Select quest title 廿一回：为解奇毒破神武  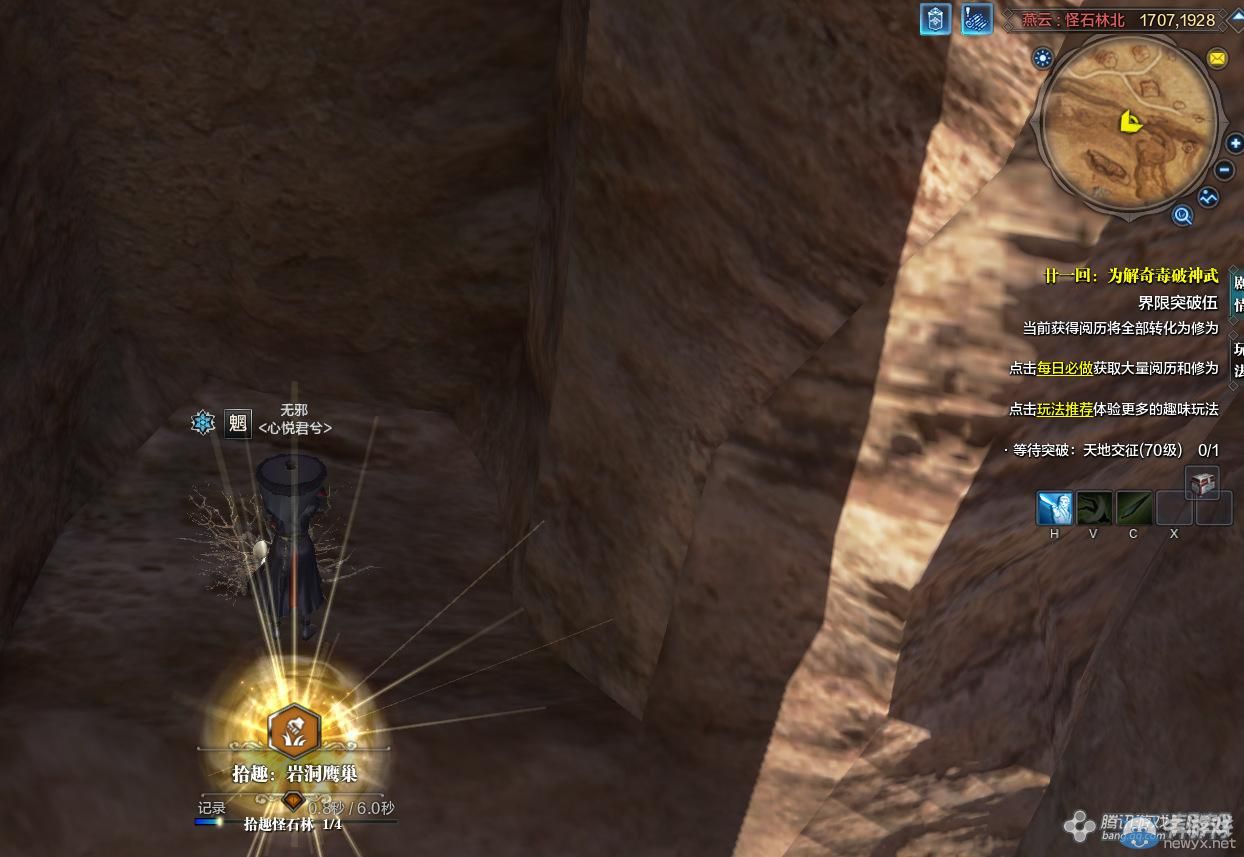click(1129, 276)
